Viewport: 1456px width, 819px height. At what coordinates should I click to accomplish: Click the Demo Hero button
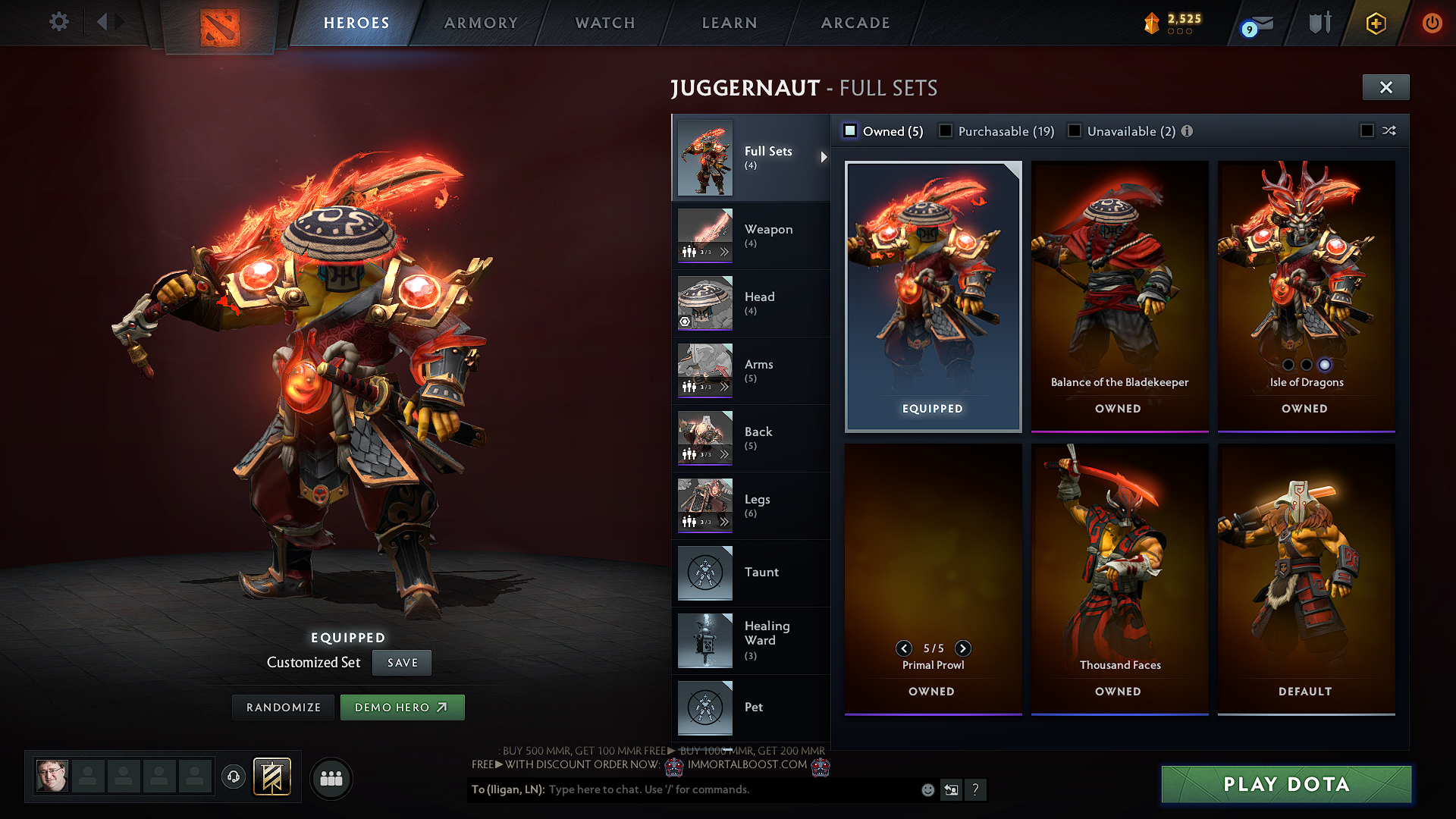(402, 707)
